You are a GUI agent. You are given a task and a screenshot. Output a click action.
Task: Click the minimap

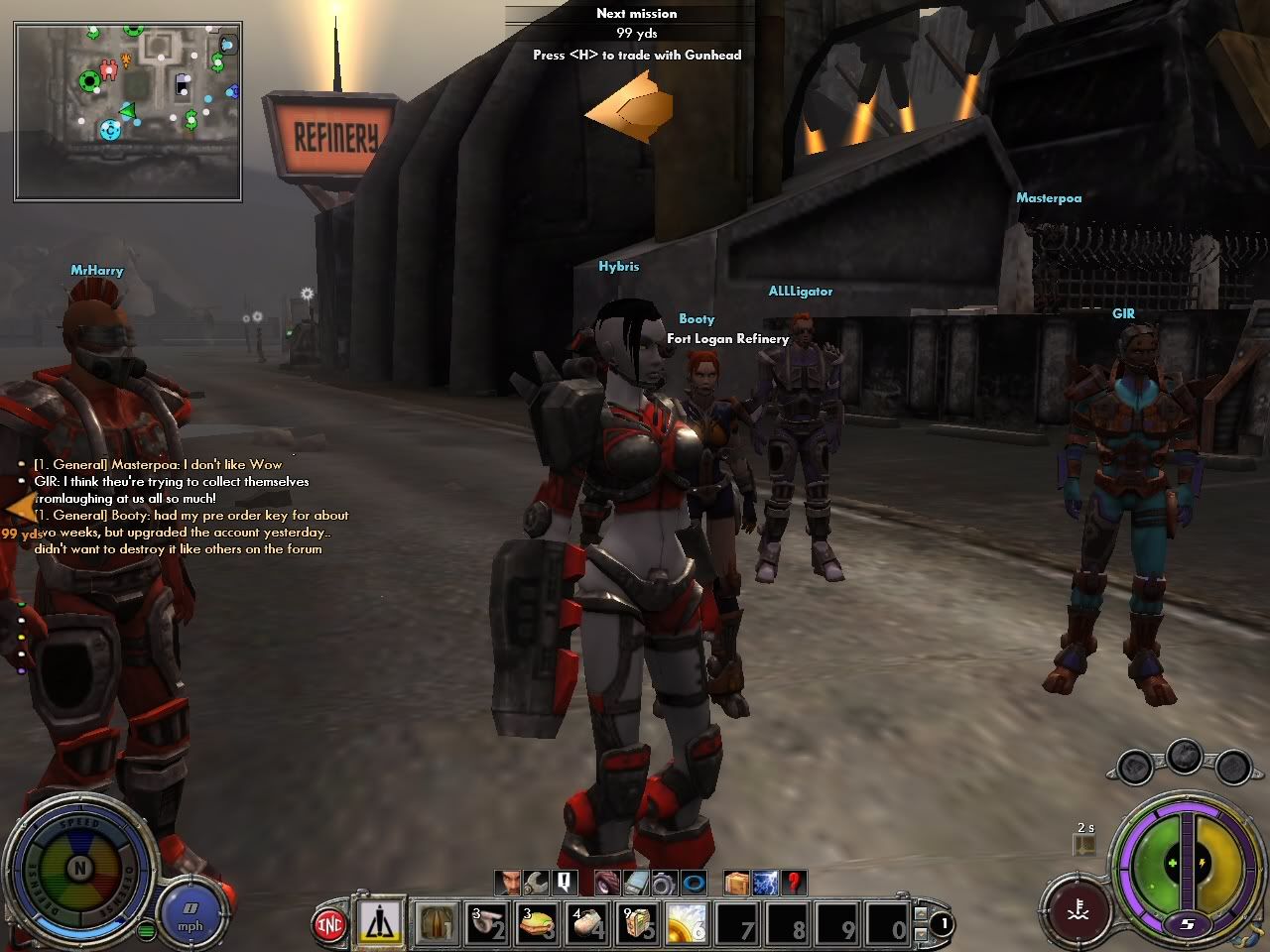click(x=128, y=113)
